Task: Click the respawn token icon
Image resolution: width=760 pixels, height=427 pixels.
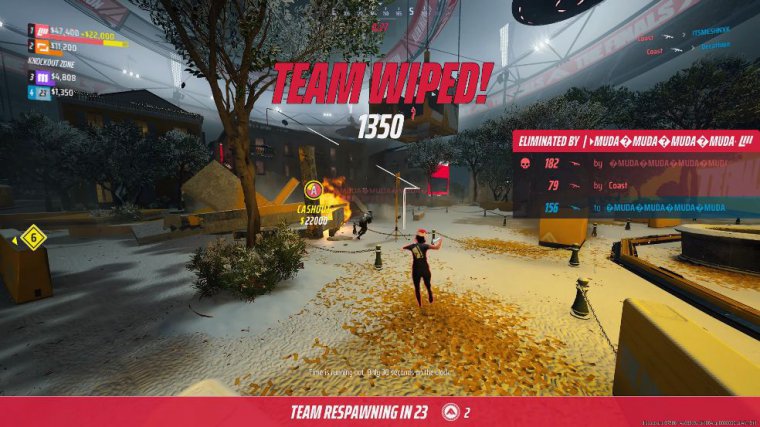Action: (450, 412)
